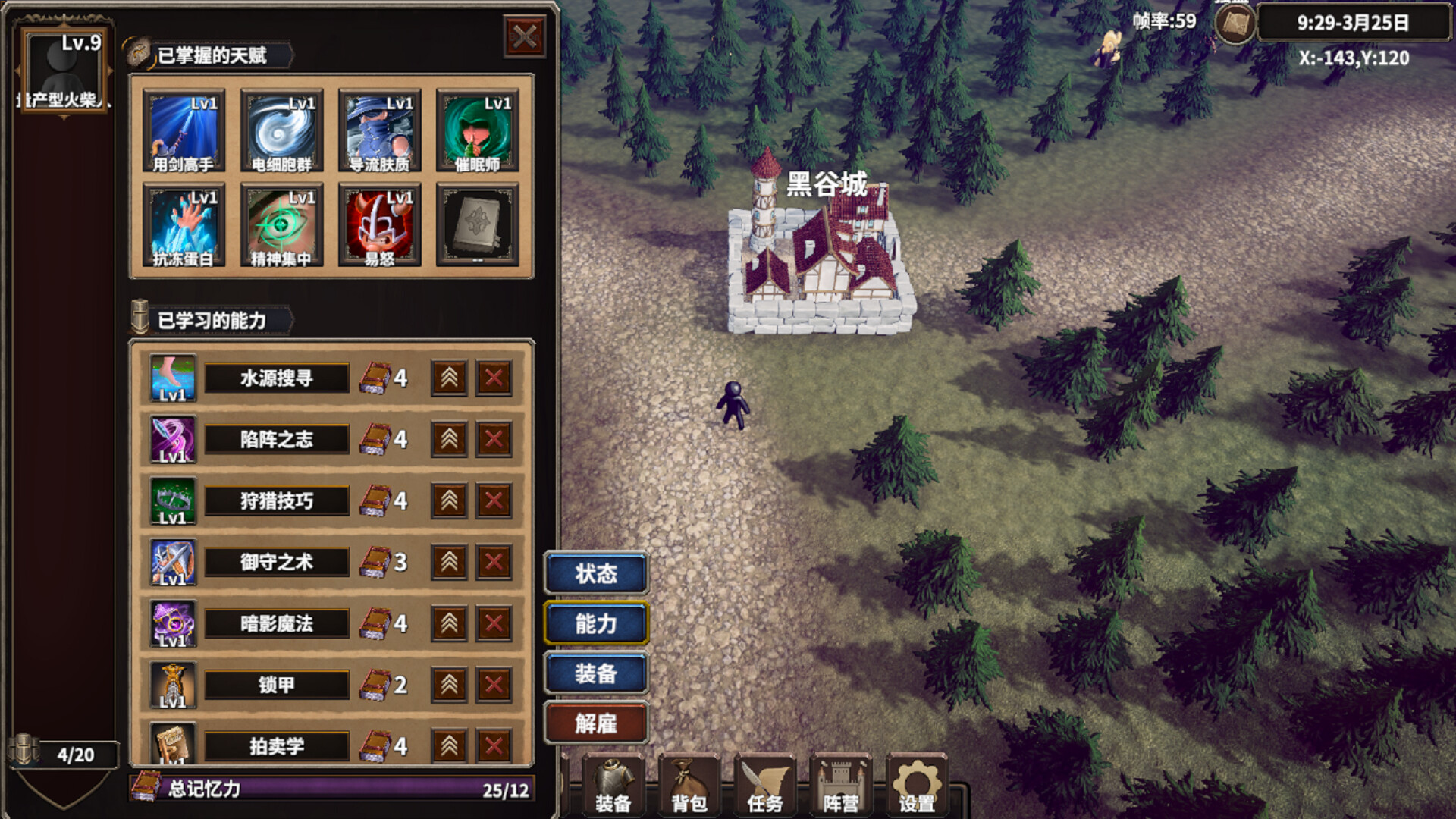Switch to the 状态 tab

coord(596,574)
